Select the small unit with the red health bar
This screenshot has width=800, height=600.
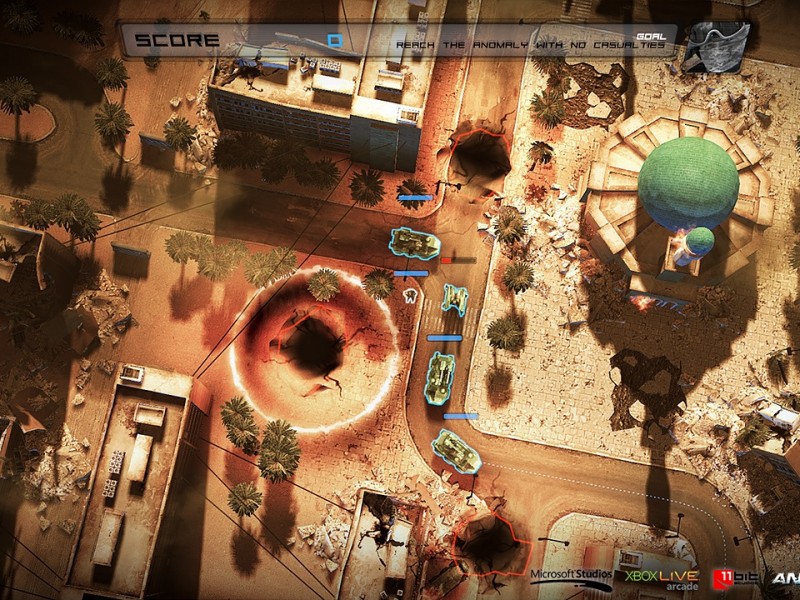(456, 297)
